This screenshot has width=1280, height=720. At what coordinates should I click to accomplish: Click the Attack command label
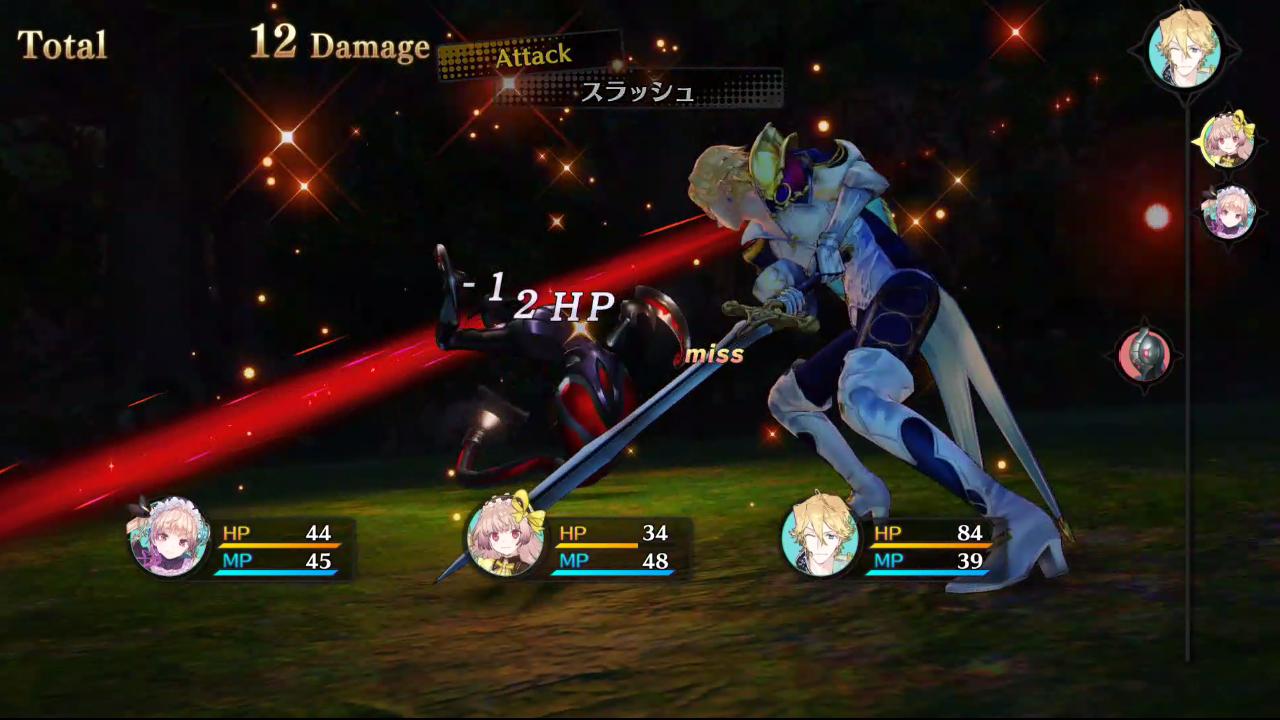[x=532, y=56]
